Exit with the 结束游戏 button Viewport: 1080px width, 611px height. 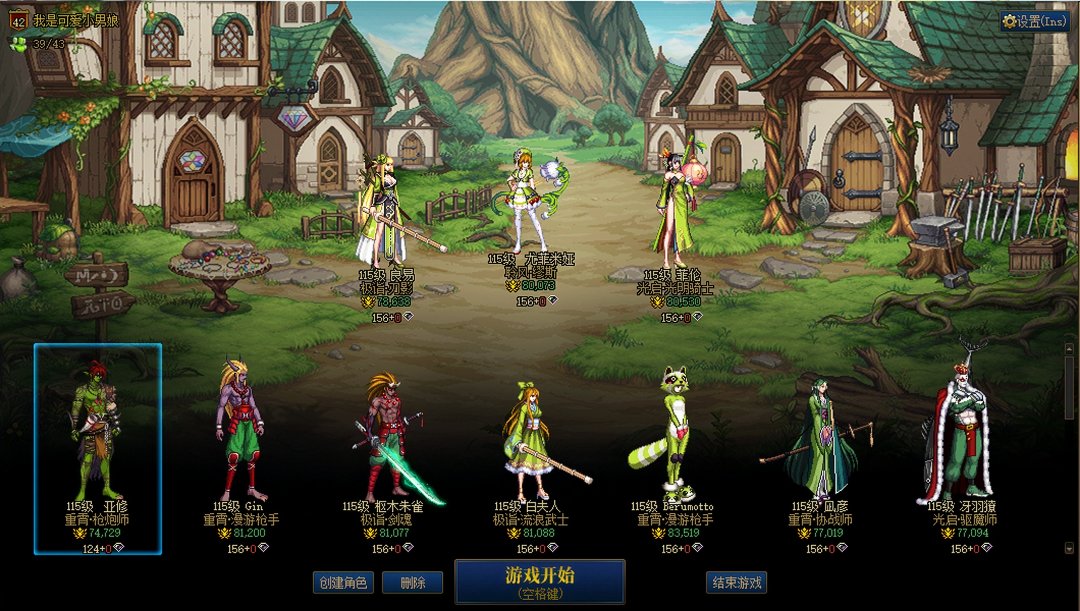737,582
